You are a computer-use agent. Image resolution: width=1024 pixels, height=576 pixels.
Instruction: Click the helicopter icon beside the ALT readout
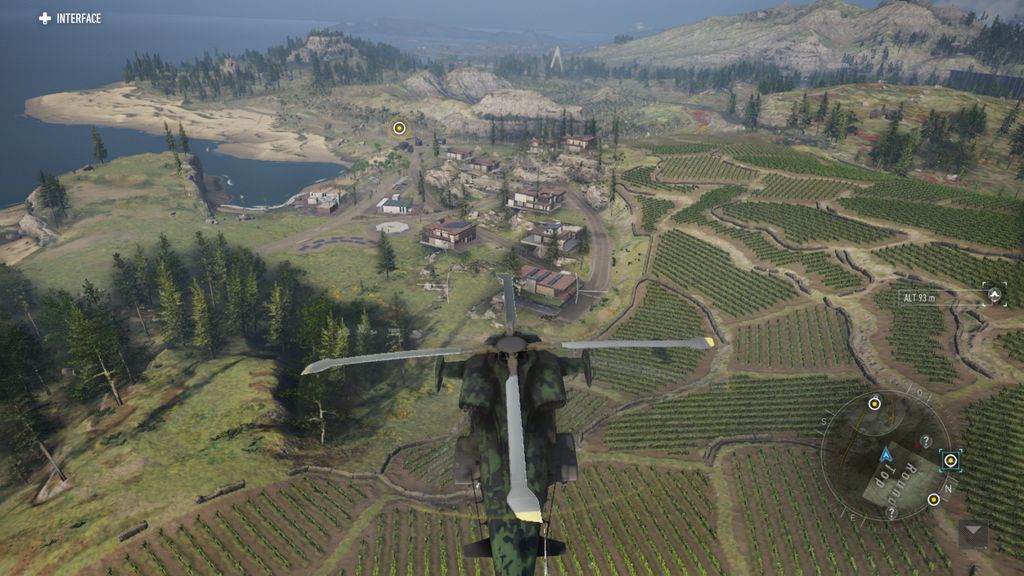click(x=994, y=295)
